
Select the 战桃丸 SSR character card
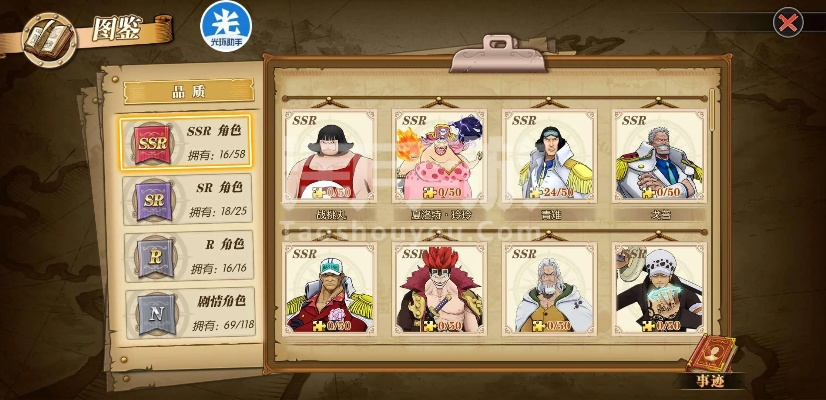329,160
